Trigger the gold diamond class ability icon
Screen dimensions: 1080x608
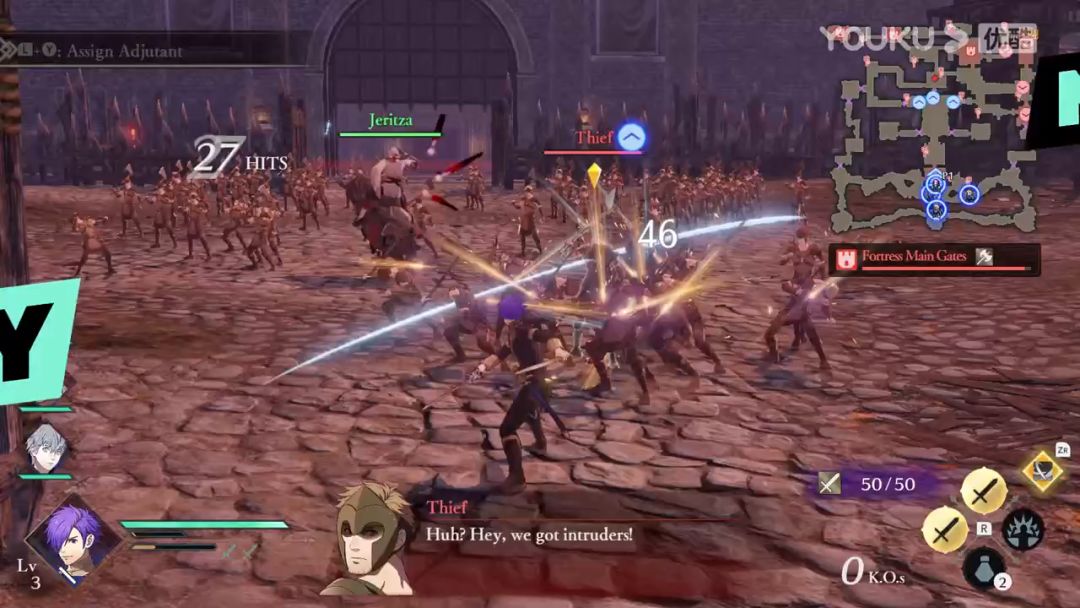click(x=1042, y=470)
